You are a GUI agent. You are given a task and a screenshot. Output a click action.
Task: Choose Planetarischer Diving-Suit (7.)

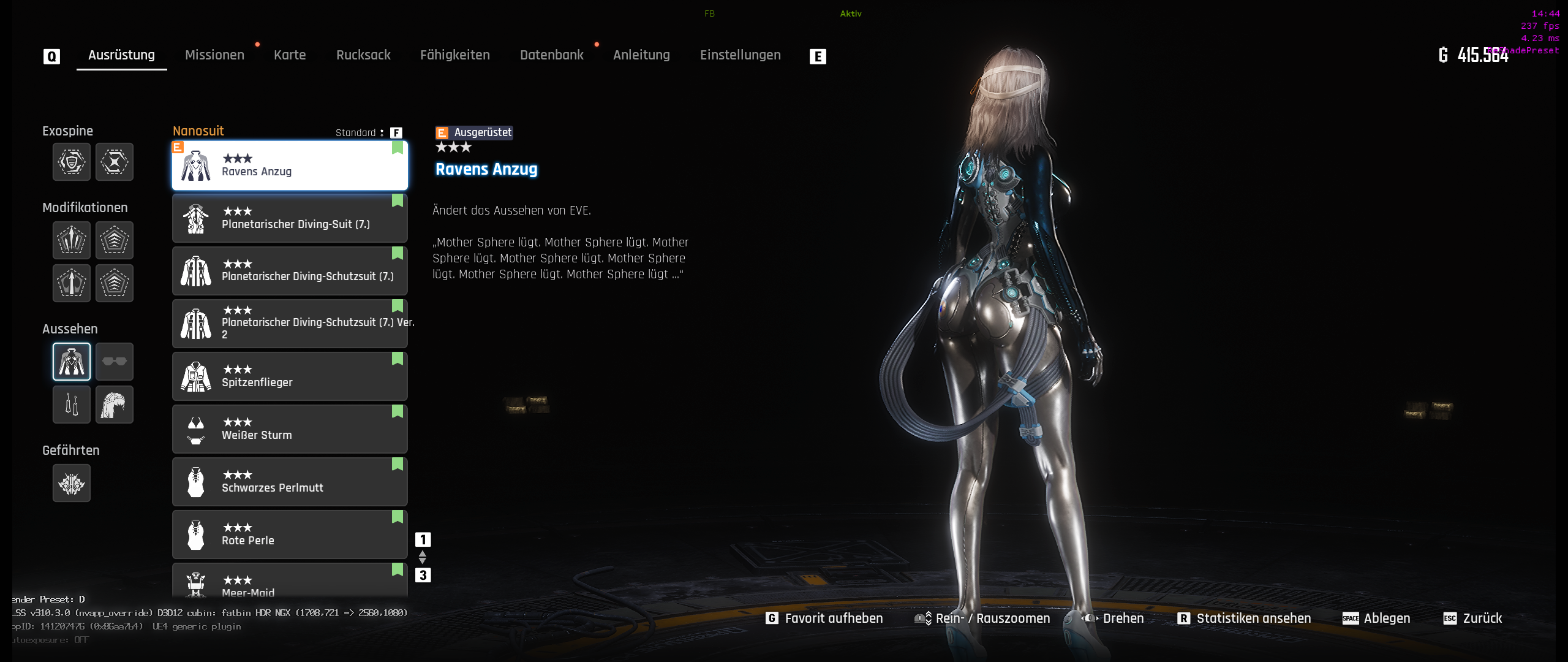pyautogui.click(x=290, y=218)
